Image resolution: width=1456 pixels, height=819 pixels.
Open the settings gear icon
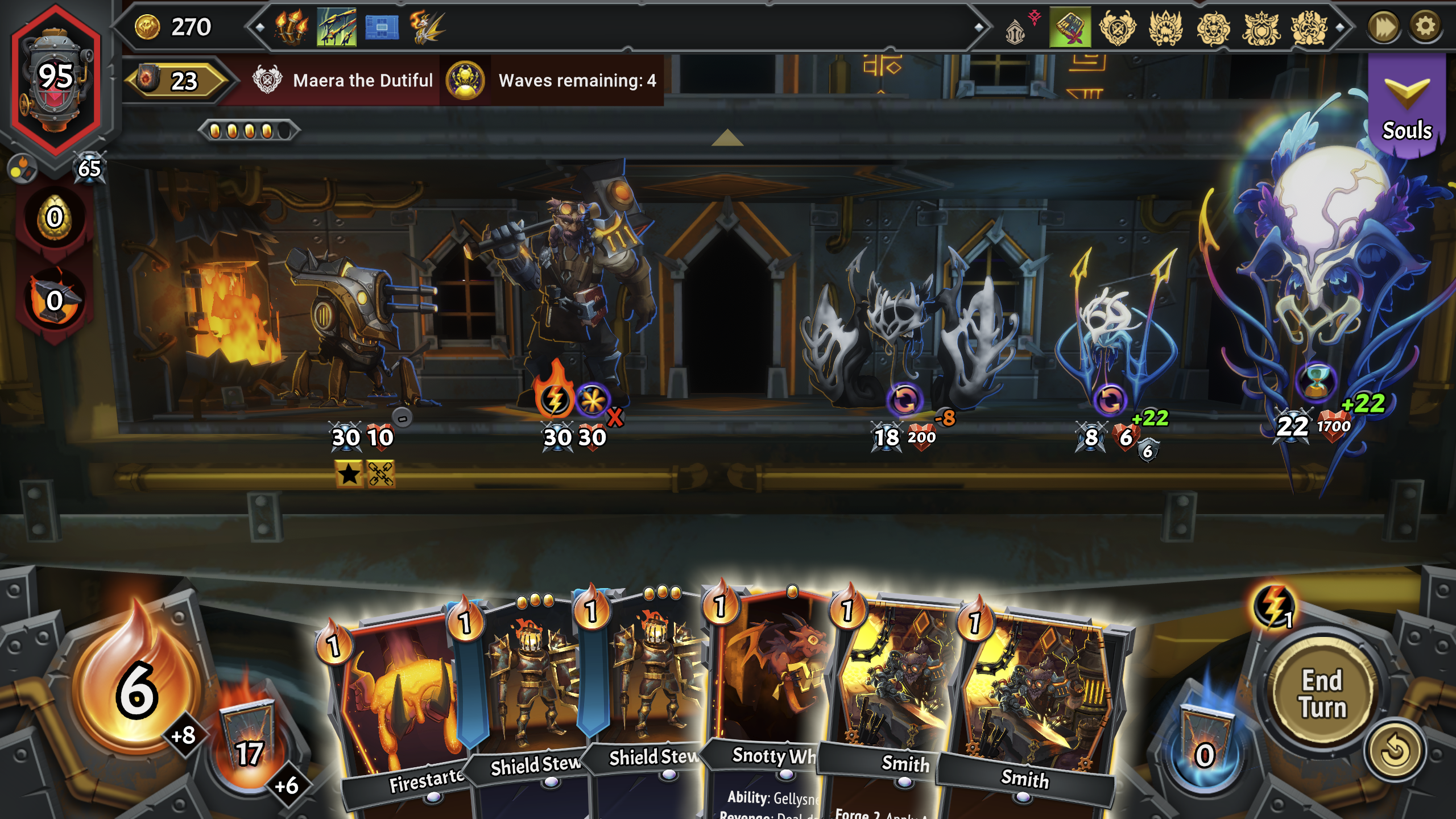(1428, 26)
